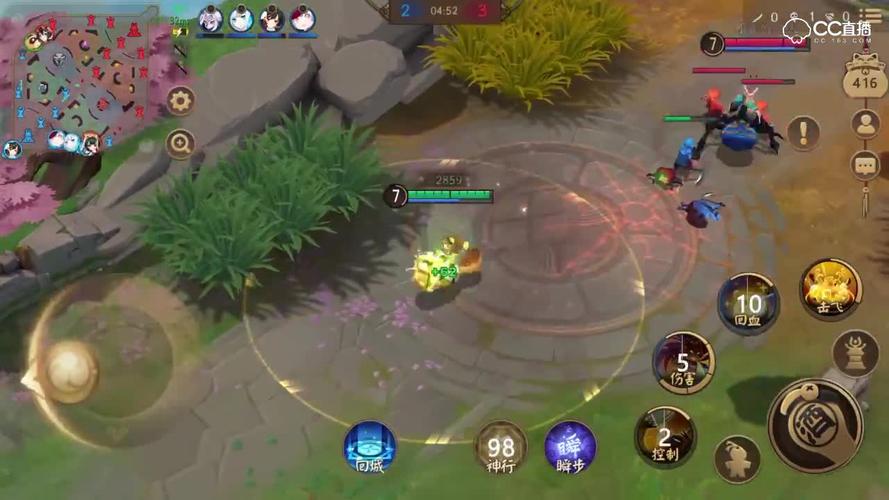The height and width of the screenshot is (500, 889).
Task: Trigger the 控制 control skill
Action: click(665, 436)
